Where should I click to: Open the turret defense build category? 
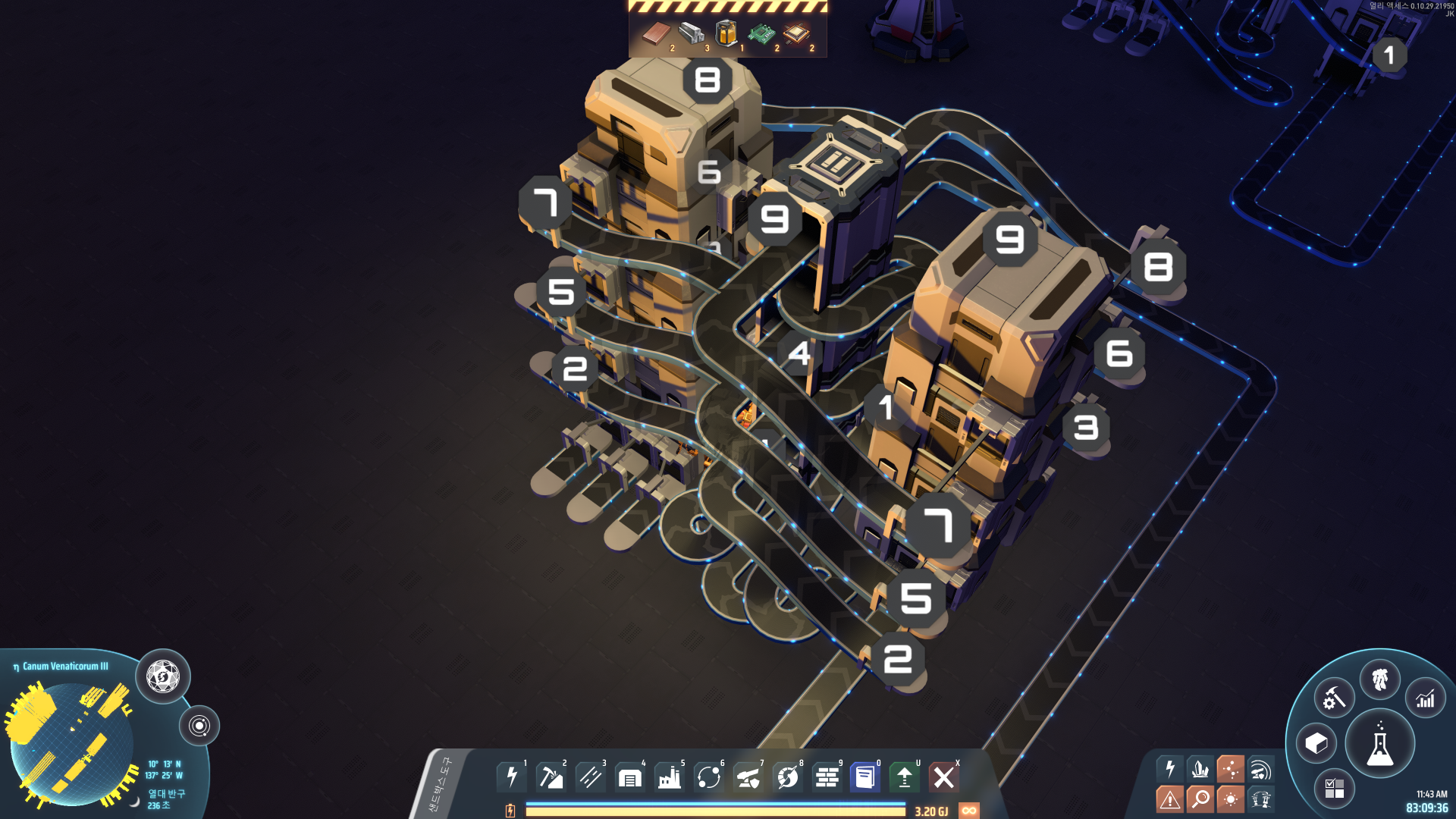point(748,777)
